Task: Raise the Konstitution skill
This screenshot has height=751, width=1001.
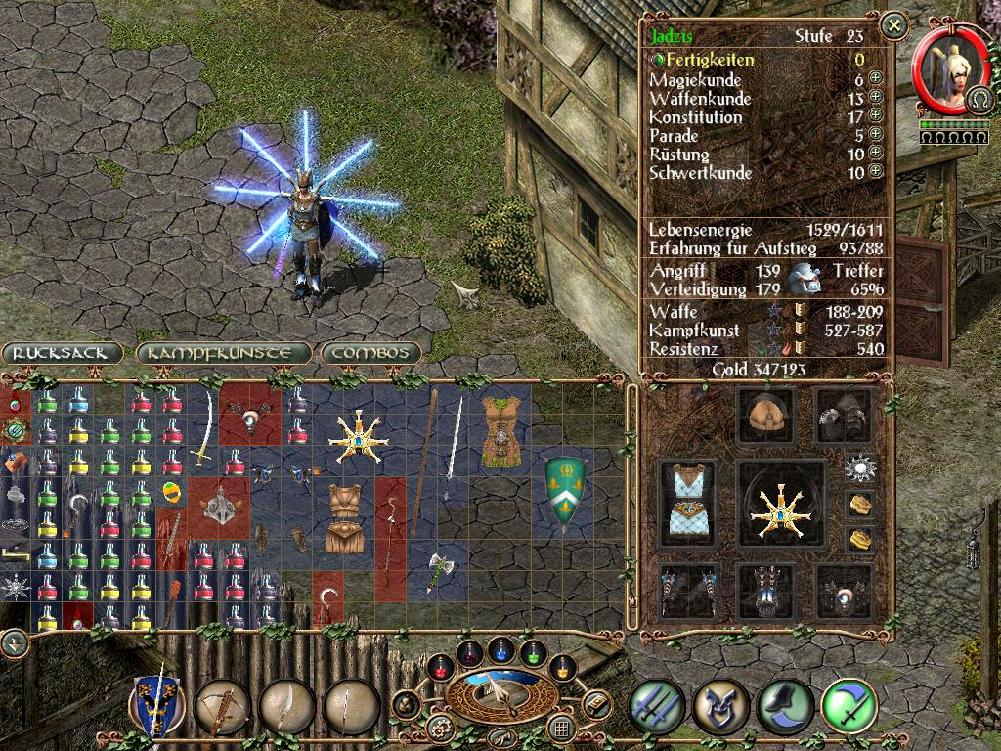Action: click(876, 116)
